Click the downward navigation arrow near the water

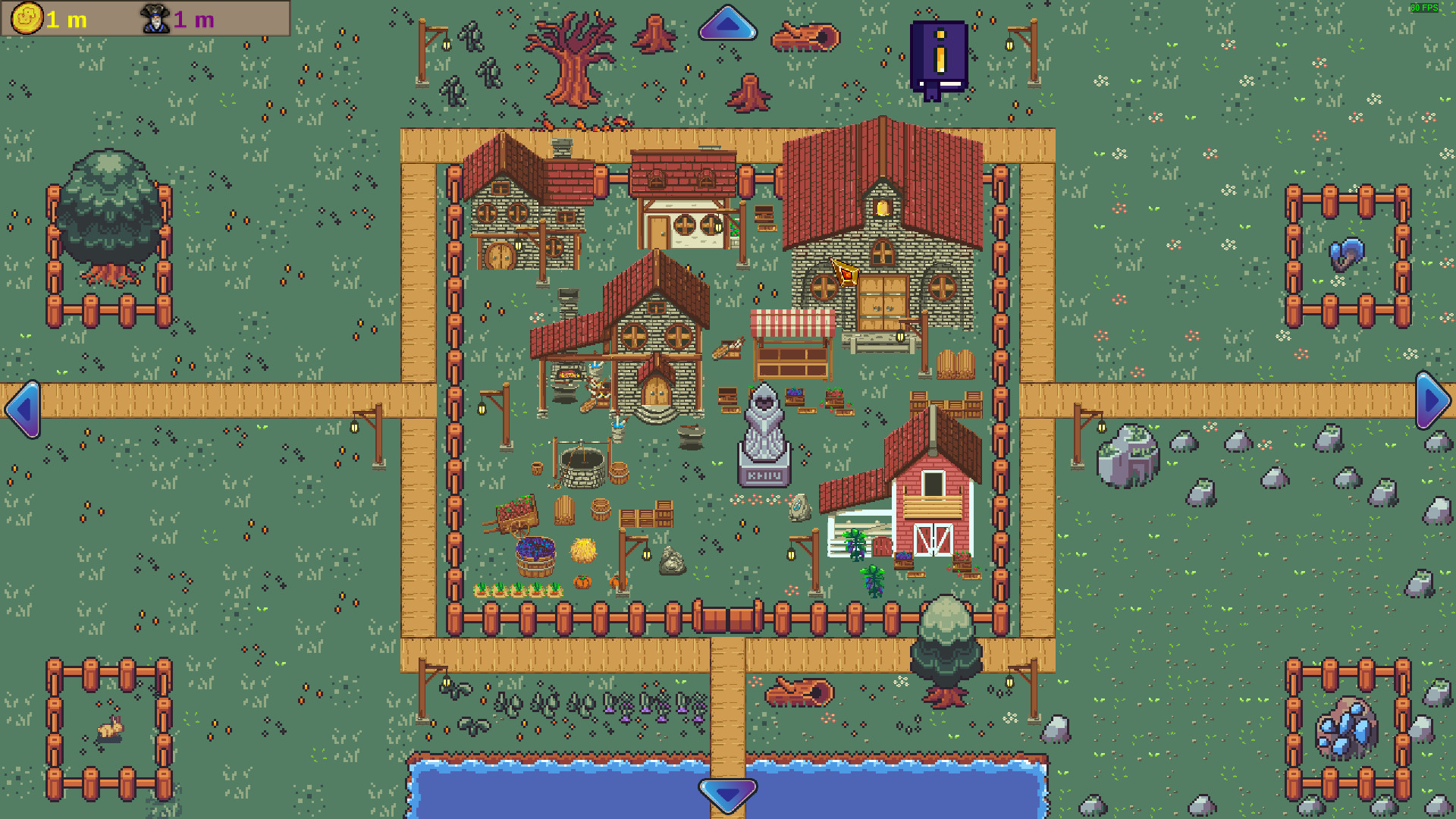tap(728, 796)
